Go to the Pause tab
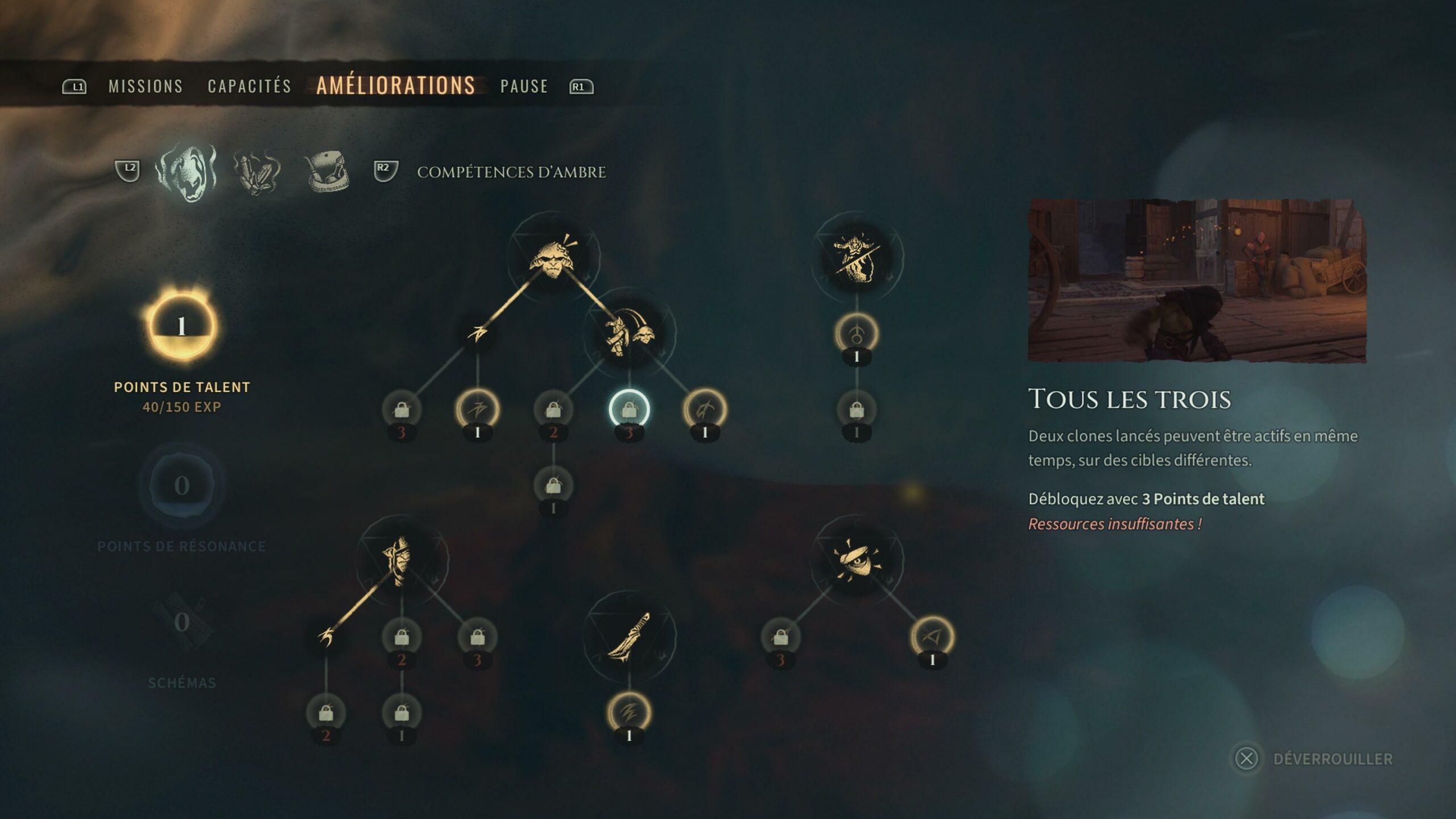The image size is (1456, 819). pos(524,86)
